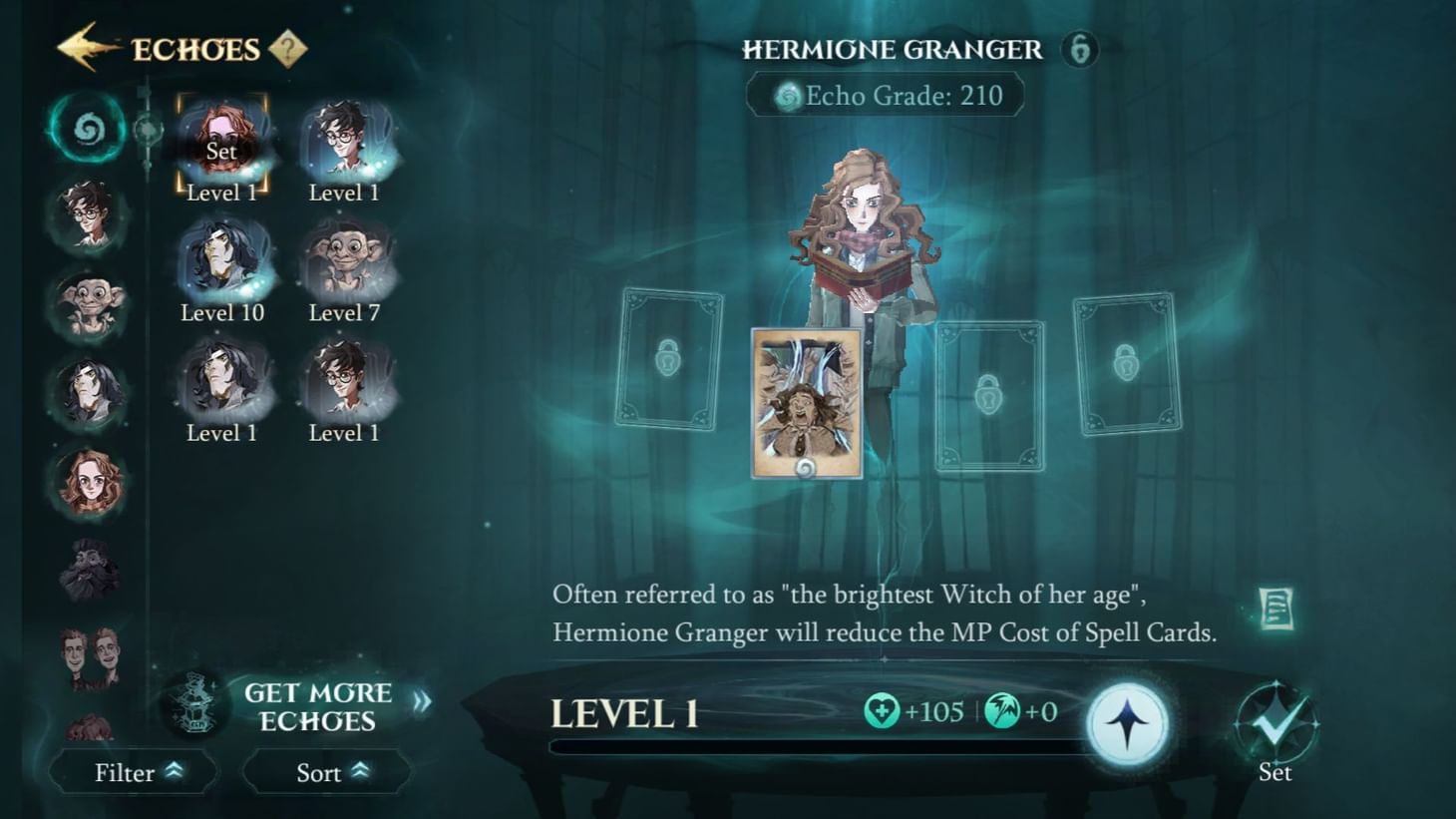Switch to Harry Potter's echo tab
Image resolution: width=1456 pixels, height=819 pixels.
[88, 214]
